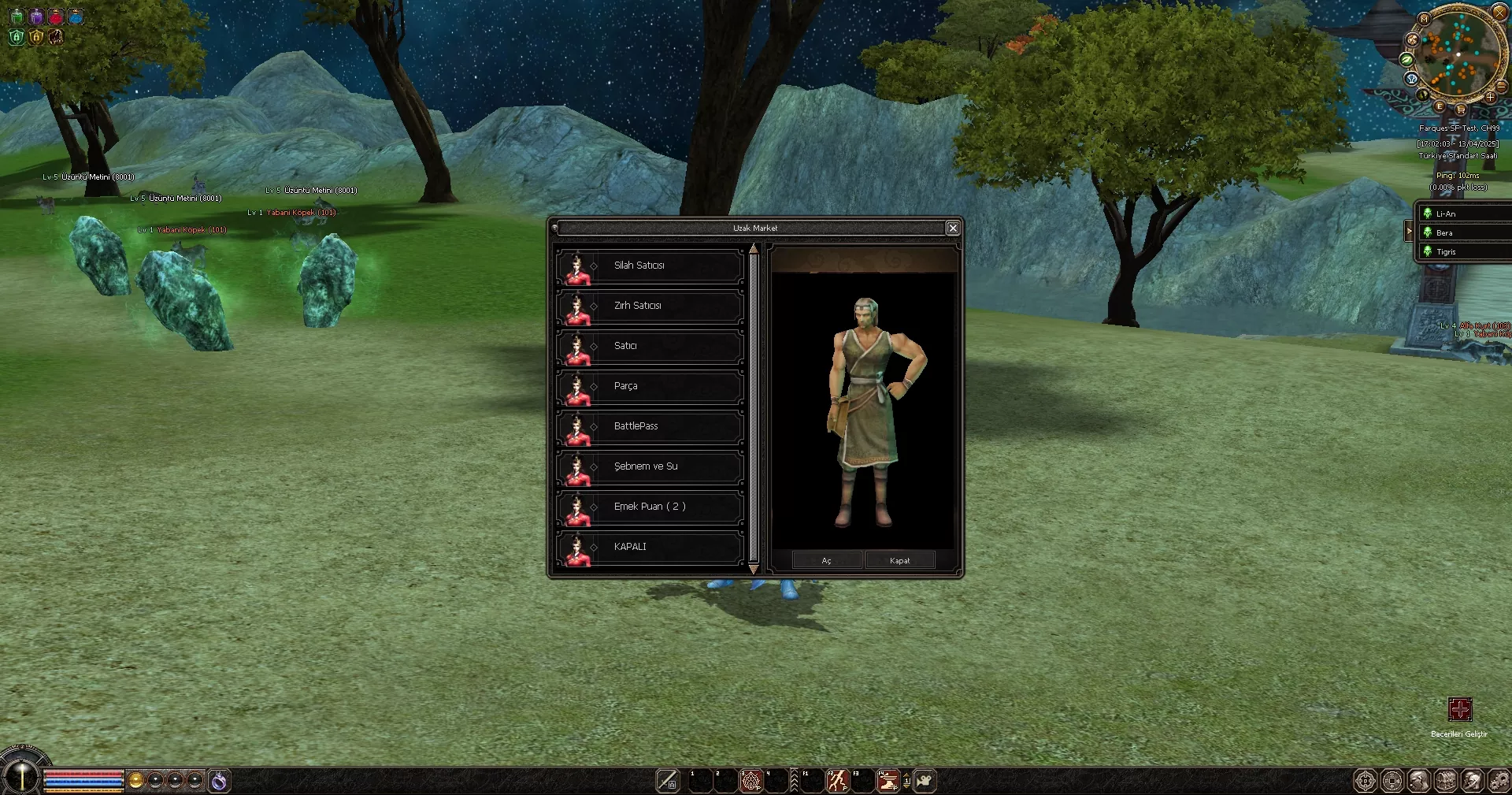The image size is (1512, 795).
Task: Activate the F2 skill in the quickbar
Action: click(x=837, y=781)
